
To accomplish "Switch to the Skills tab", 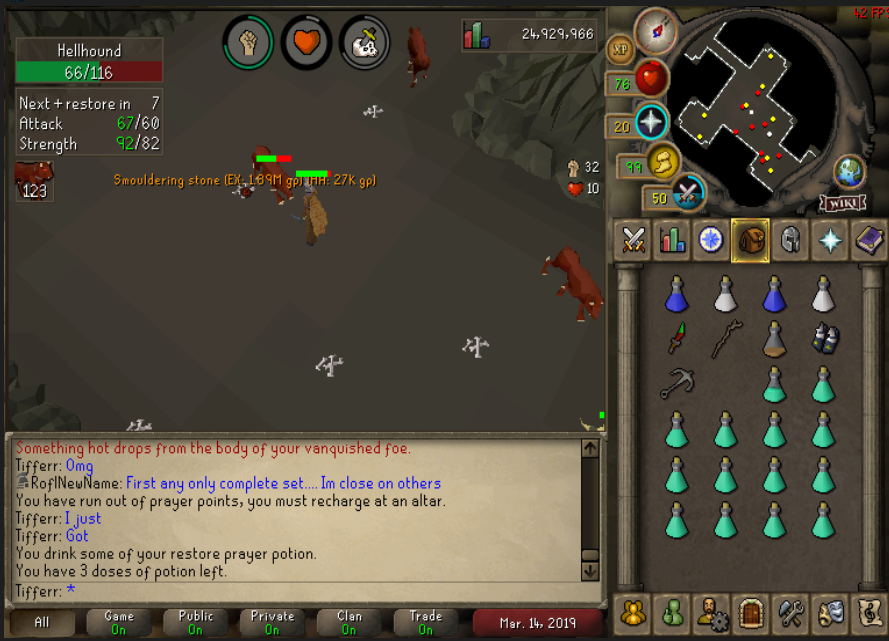I will (x=671, y=240).
